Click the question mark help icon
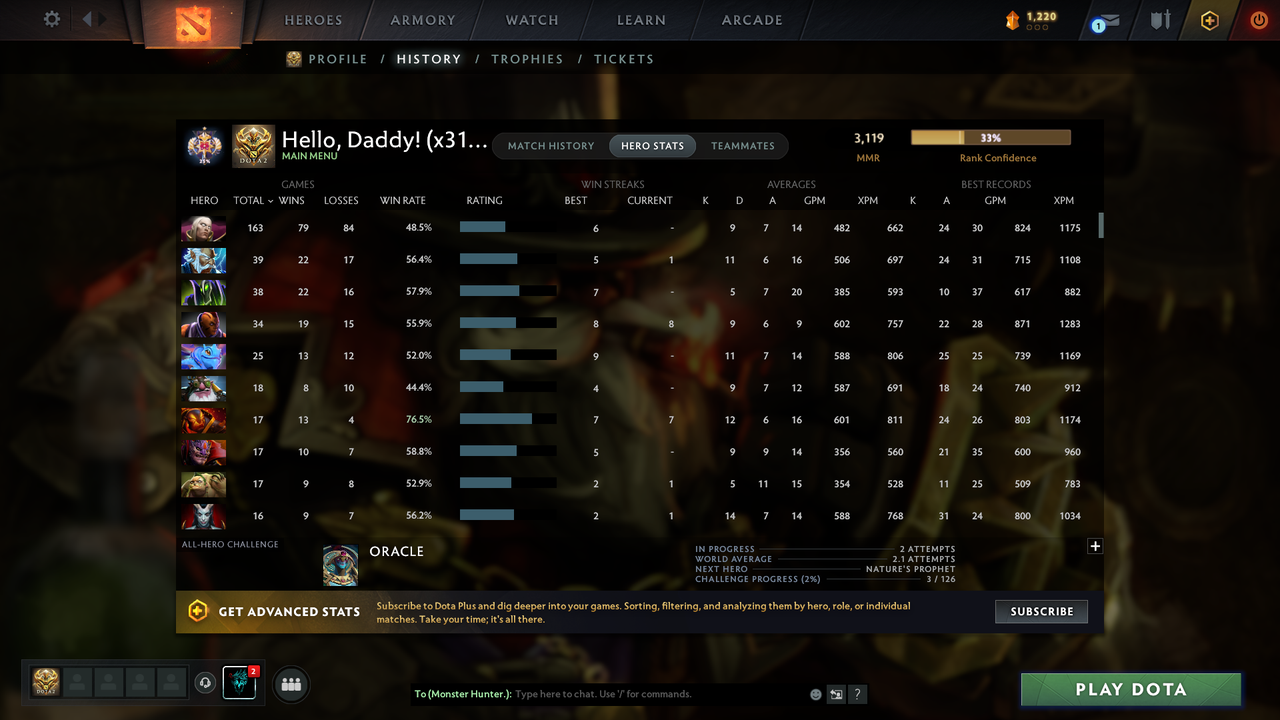This screenshot has height=720, width=1280. point(857,693)
